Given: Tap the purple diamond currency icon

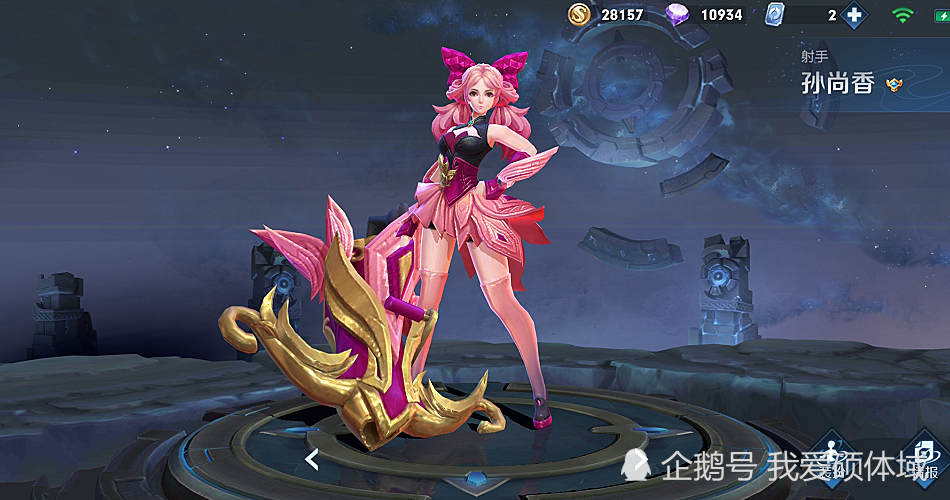Looking at the screenshot, I should point(677,15).
